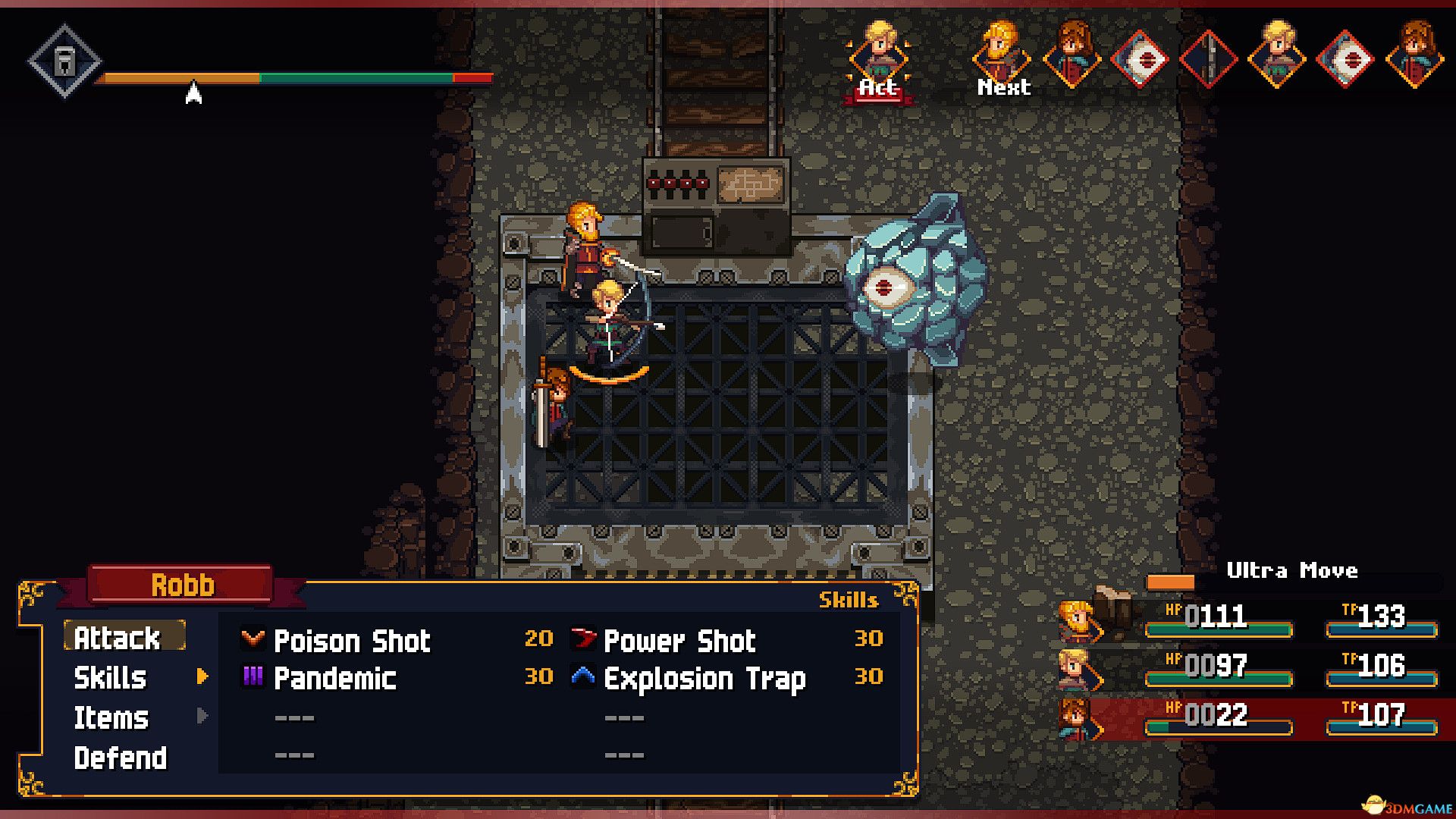The width and height of the screenshot is (1456, 819).
Task: Choose the Defend command
Action: tap(121, 758)
